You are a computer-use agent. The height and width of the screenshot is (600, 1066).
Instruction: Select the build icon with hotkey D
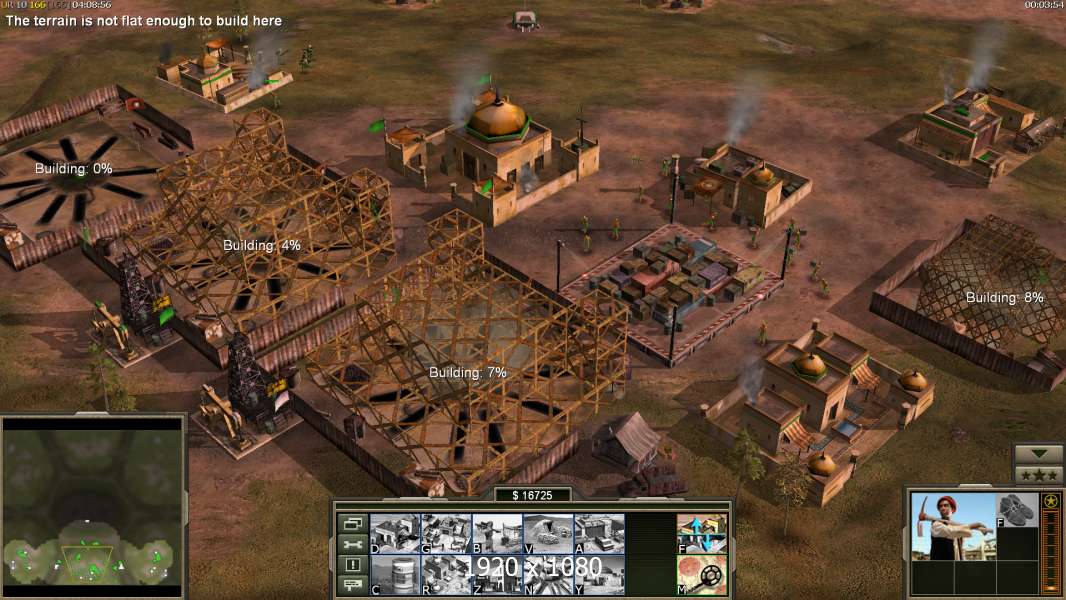(395, 533)
